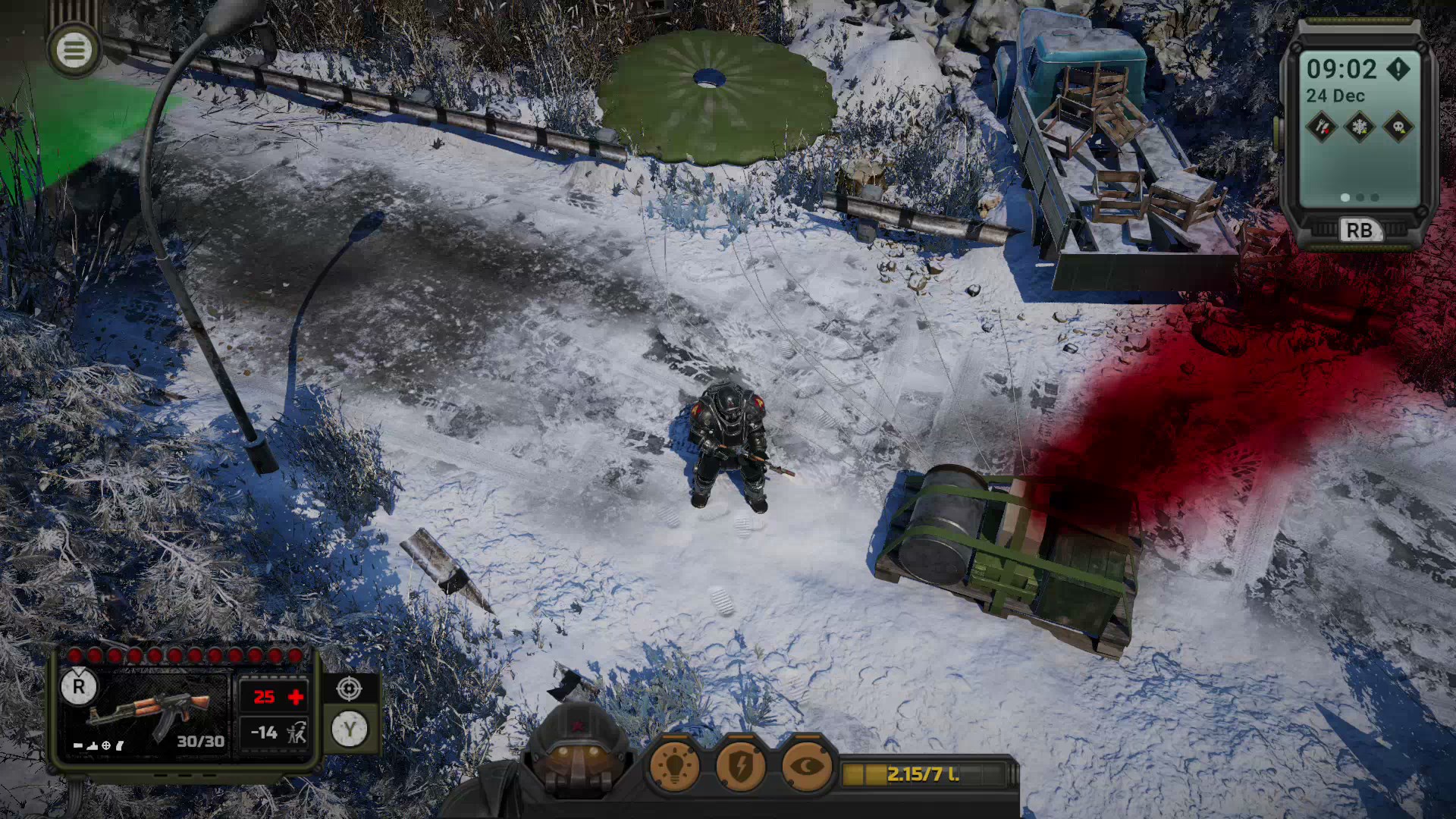The height and width of the screenshot is (819, 1456).
Task: Select the crosshair targeting icon near the Y button
Action: 348,689
